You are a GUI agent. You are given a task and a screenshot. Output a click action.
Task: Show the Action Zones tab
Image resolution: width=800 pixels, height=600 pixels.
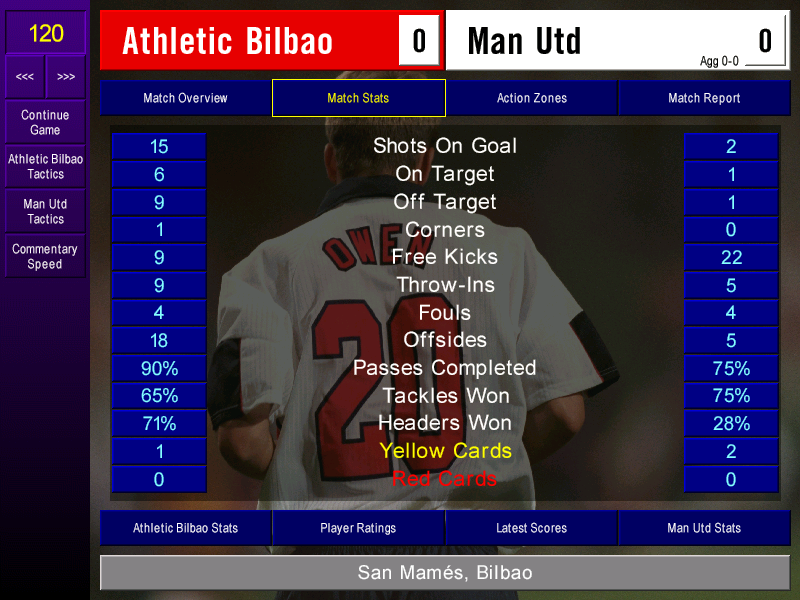(531, 98)
